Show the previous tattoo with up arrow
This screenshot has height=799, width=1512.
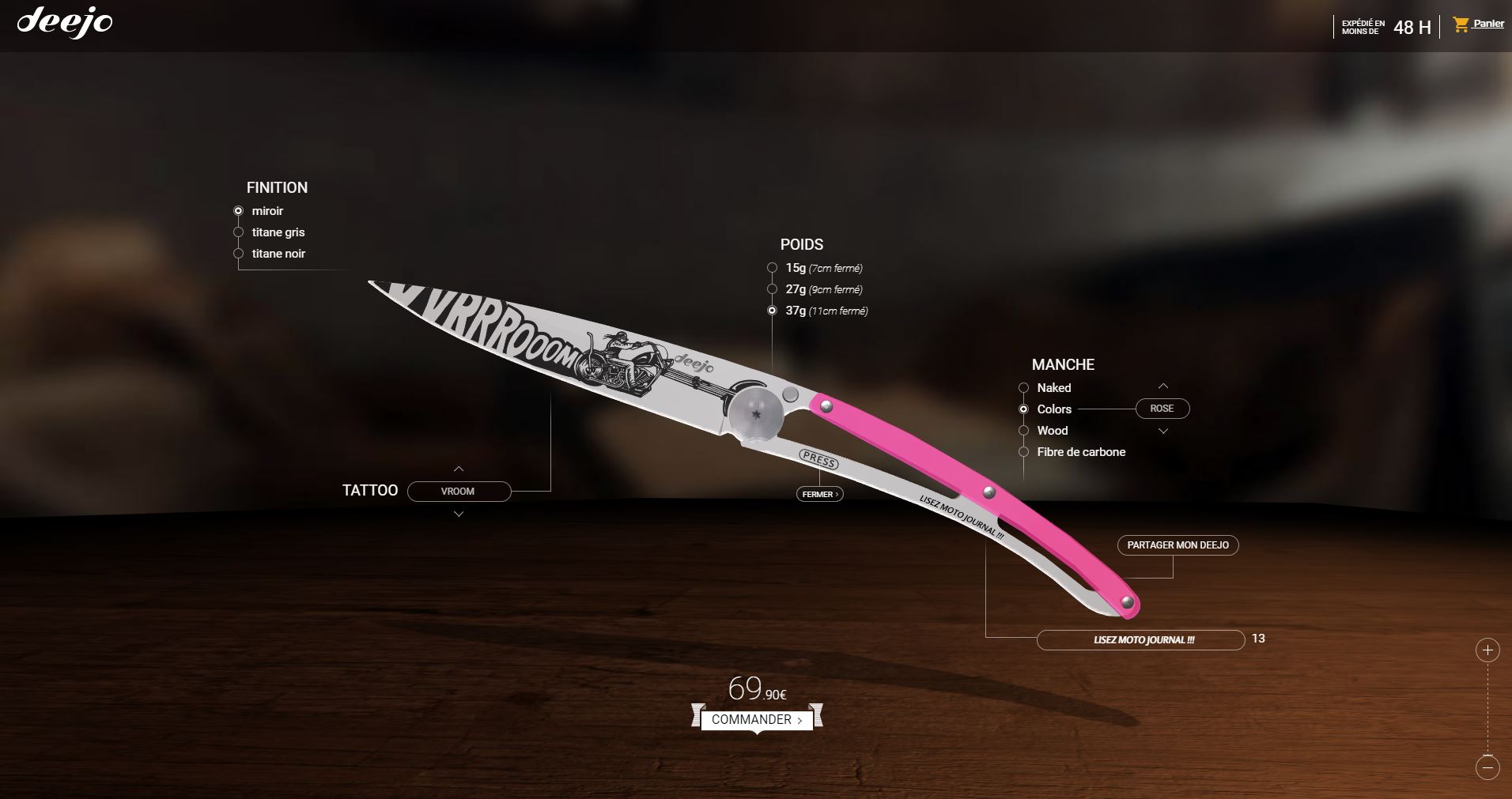(x=459, y=469)
